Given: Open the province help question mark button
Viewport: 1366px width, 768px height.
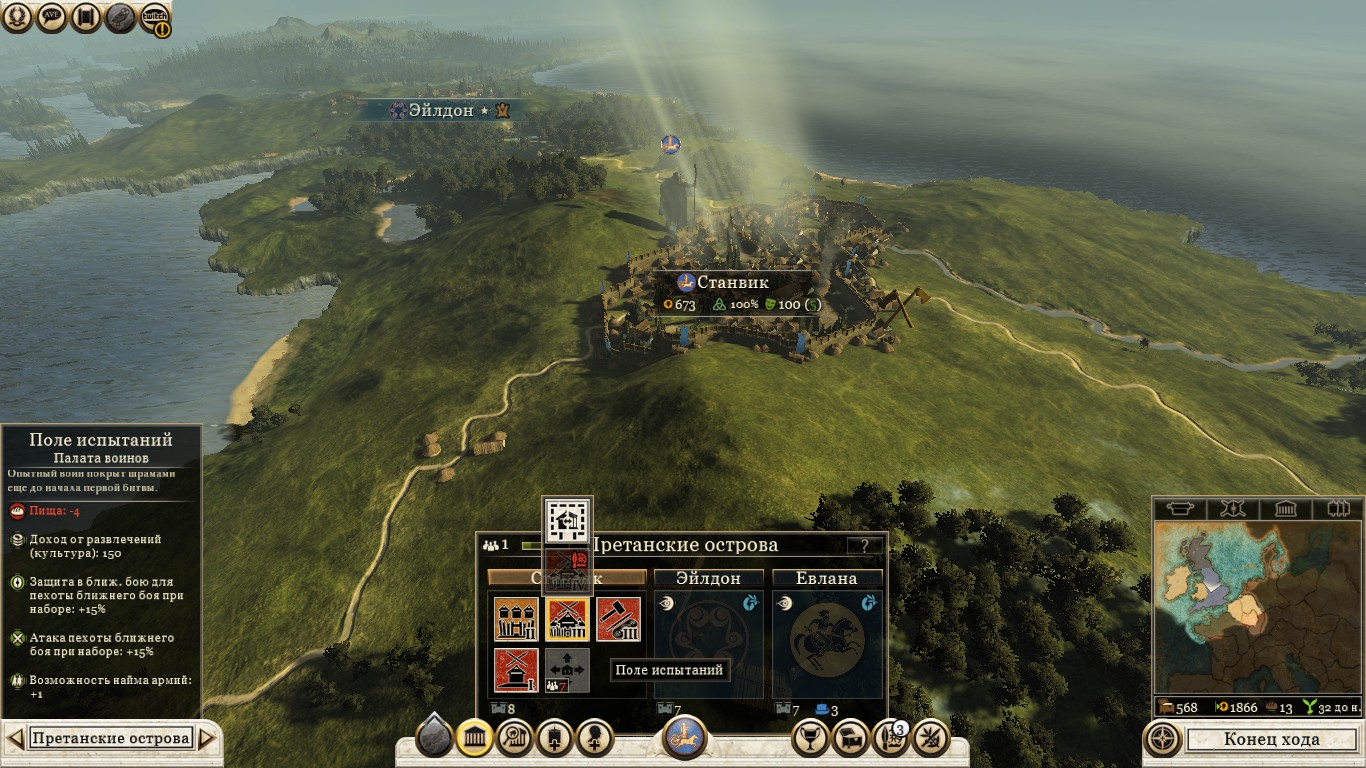Looking at the screenshot, I should point(865,546).
